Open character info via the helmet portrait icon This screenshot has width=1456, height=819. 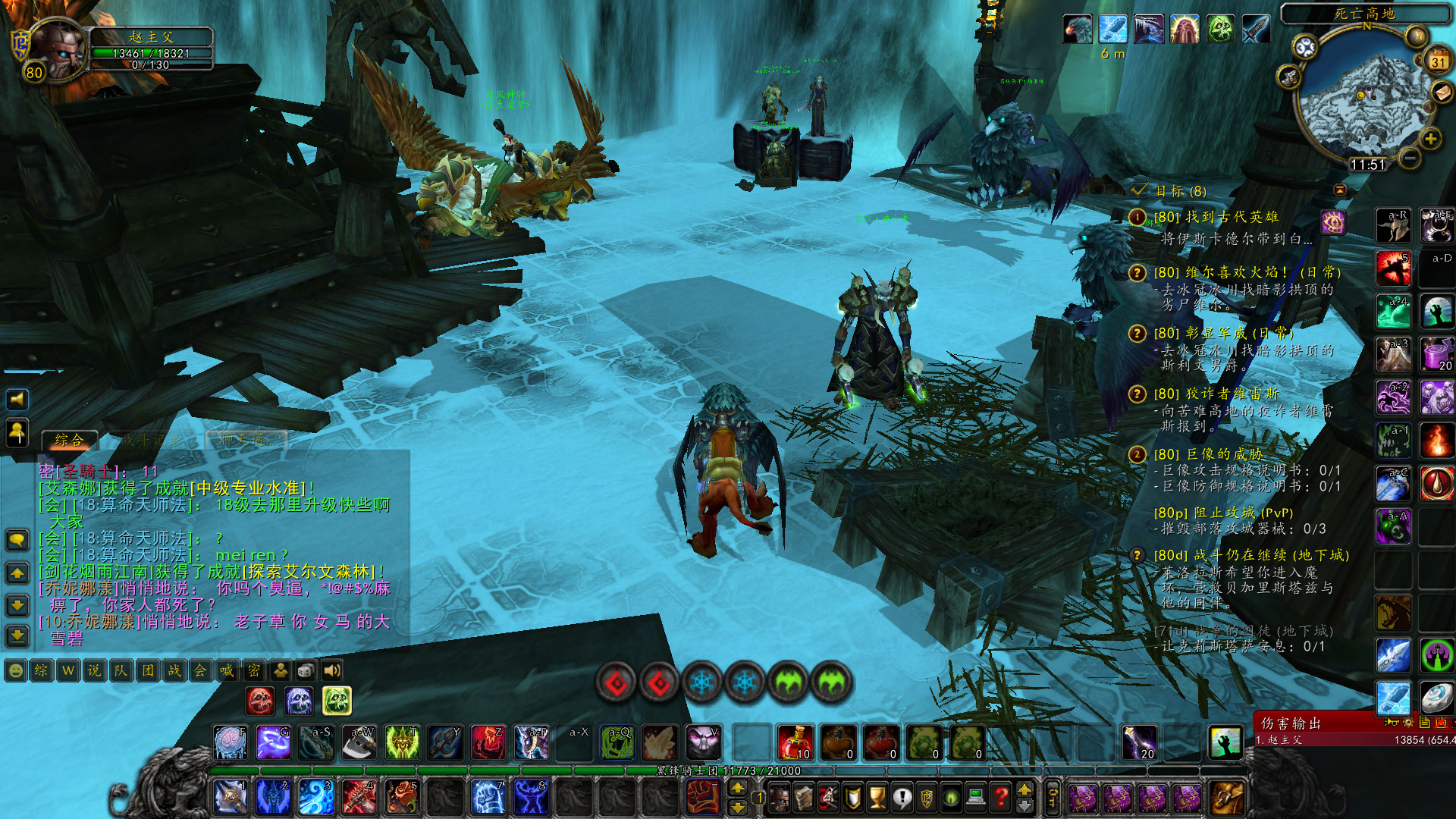[779, 797]
